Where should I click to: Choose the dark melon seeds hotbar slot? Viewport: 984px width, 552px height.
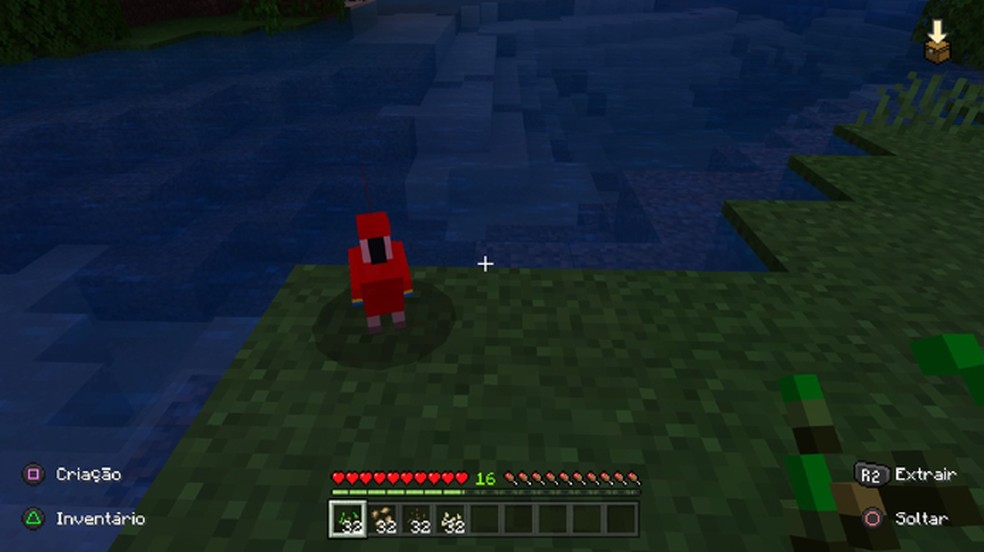(x=417, y=519)
